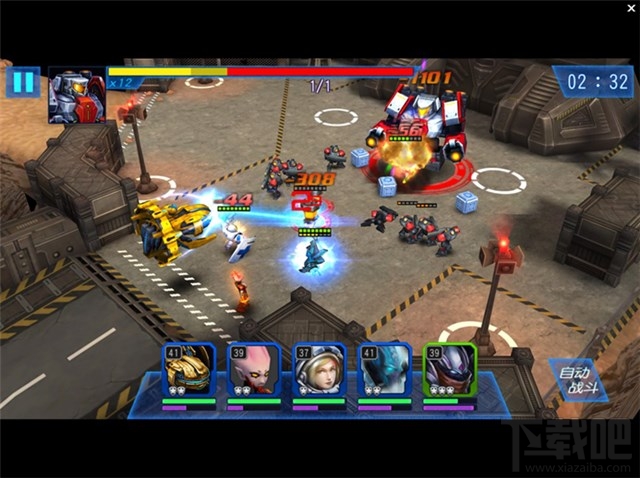Image resolution: width=640 pixels, height=478 pixels.
Task: Pick the green-framed purple masked hero
Action: [449, 368]
